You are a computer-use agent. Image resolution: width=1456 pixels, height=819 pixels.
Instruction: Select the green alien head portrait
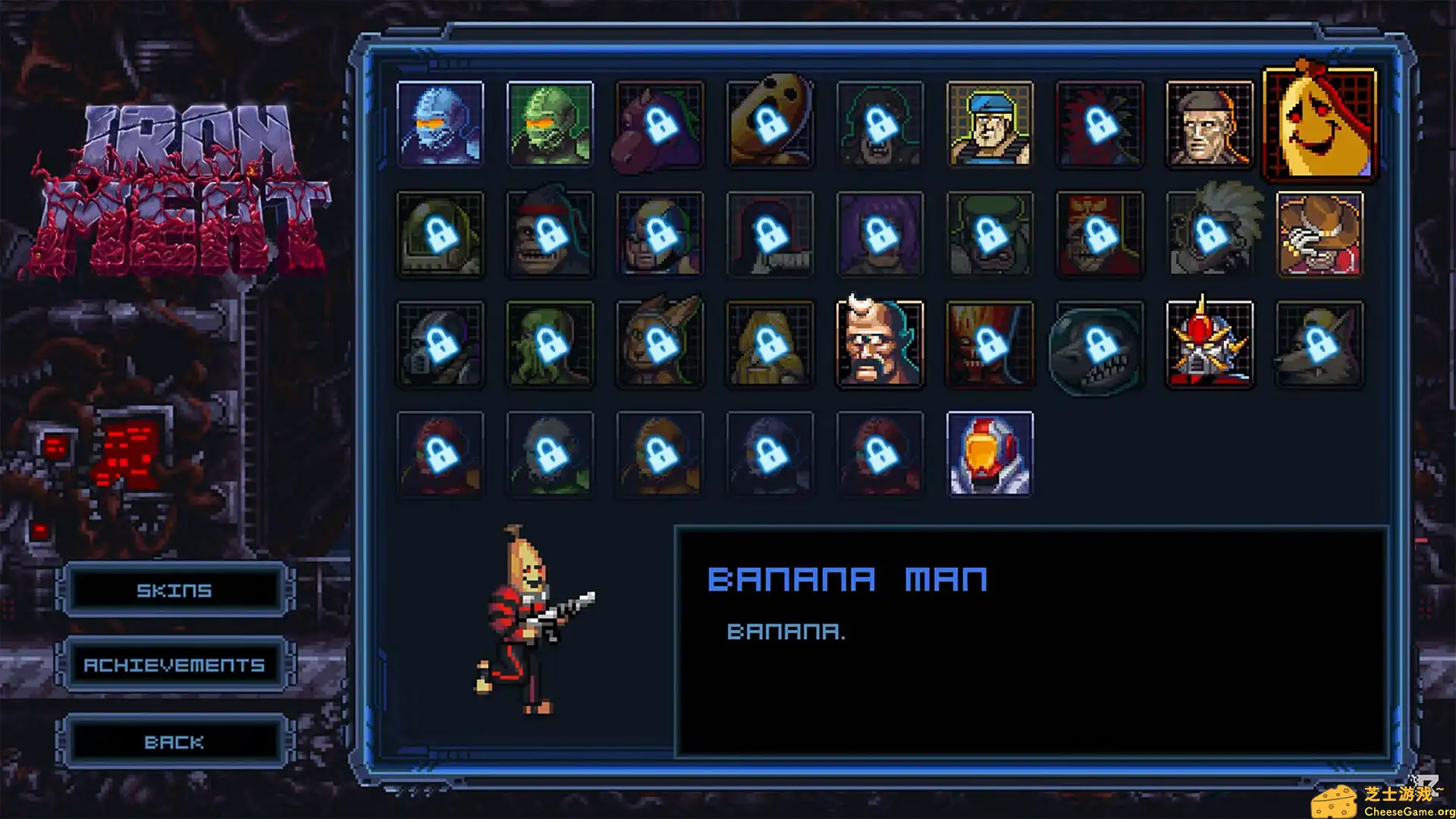click(x=551, y=125)
